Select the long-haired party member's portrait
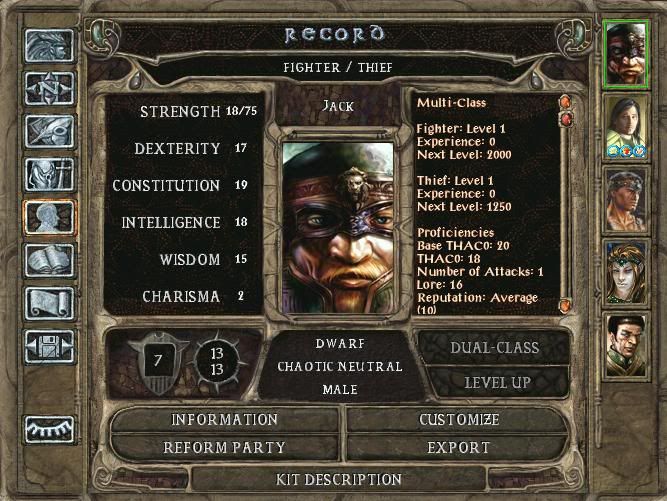 [x=627, y=126]
